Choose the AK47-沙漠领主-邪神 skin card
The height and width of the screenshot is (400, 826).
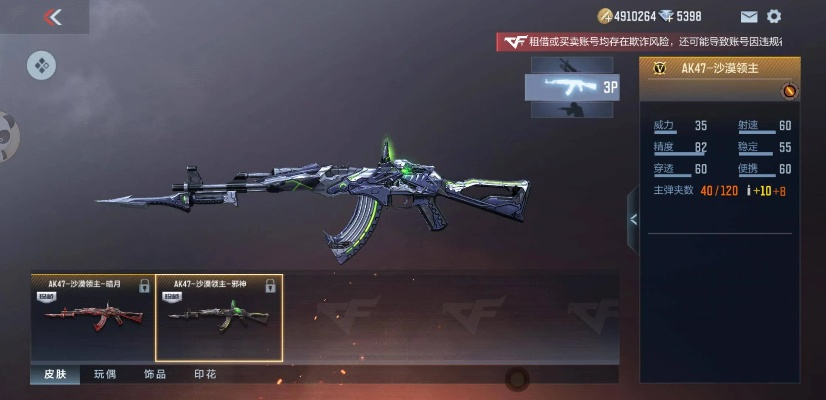(219, 318)
